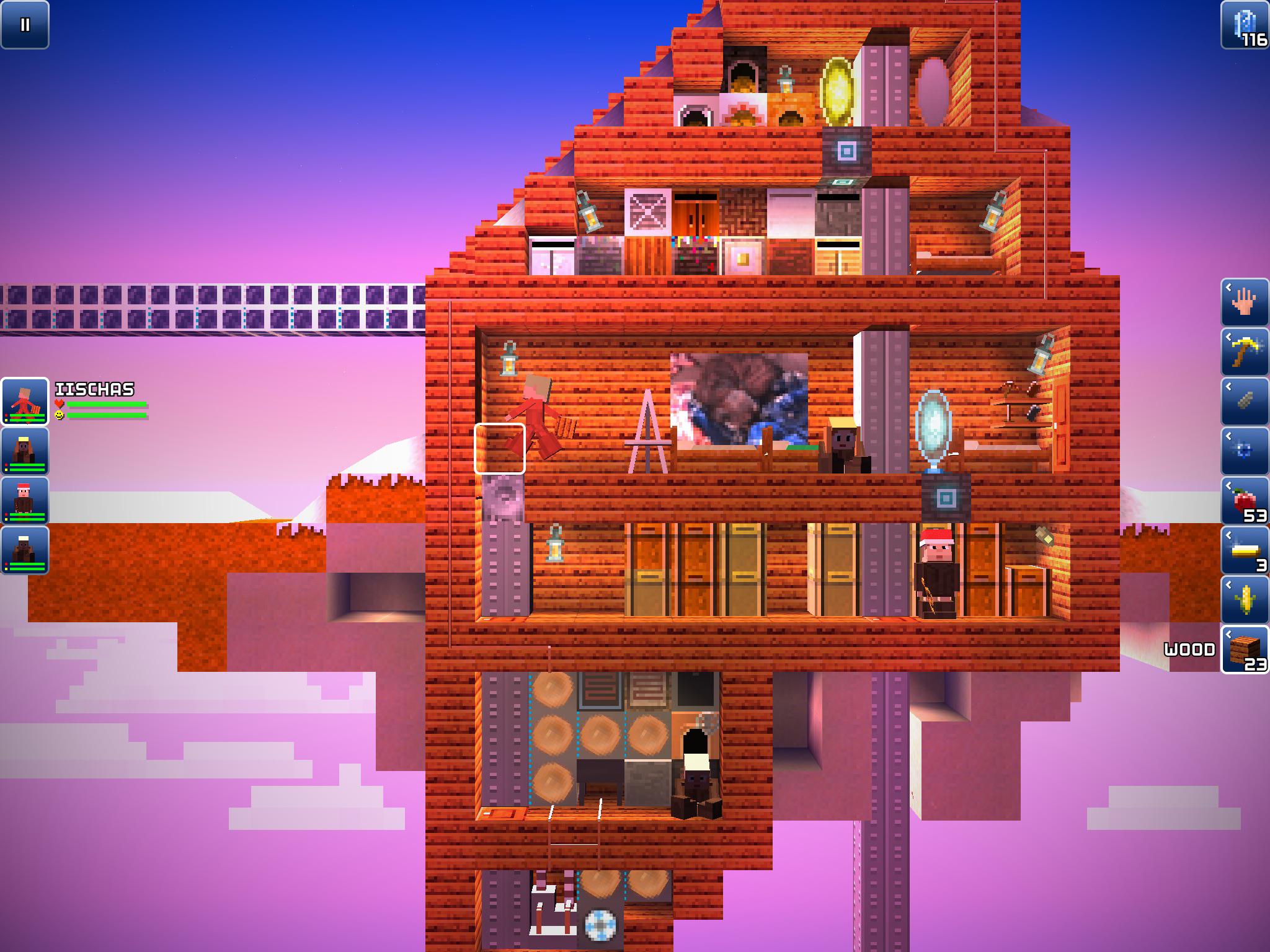
Task: Expand the apple slot chevron
Action: pyautogui.click(x=1228, y=487)
